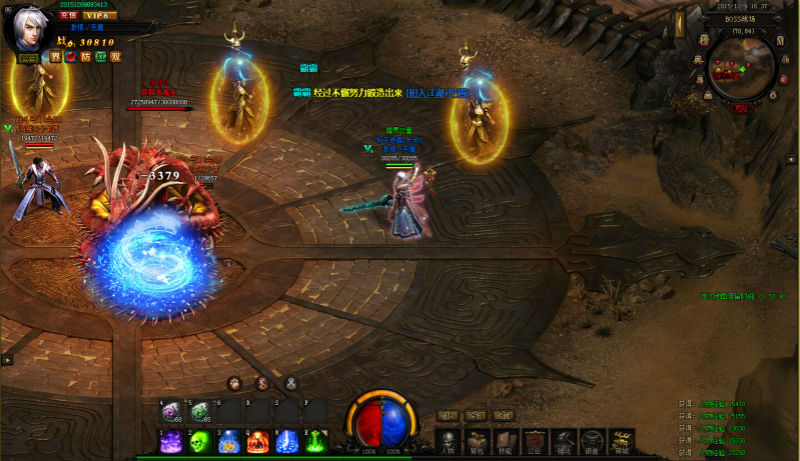Use the green potion in slot 5
The width and height of the screenshot is (800, 461).
click(x=199, y=411)
